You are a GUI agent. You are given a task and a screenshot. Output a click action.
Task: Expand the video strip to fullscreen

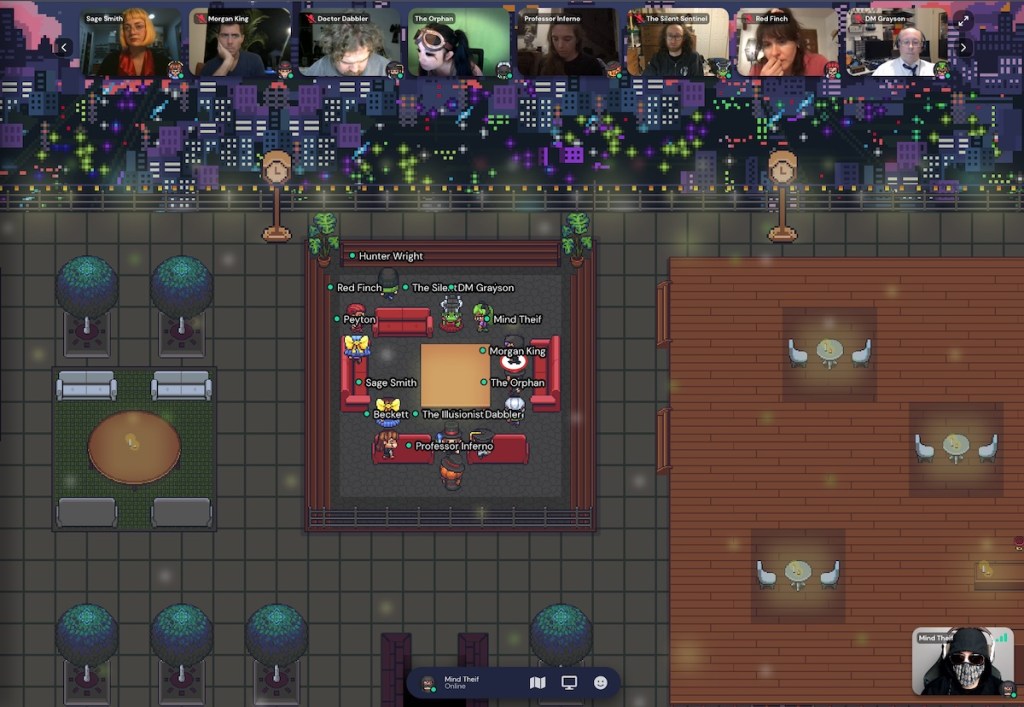click(963, 20)
